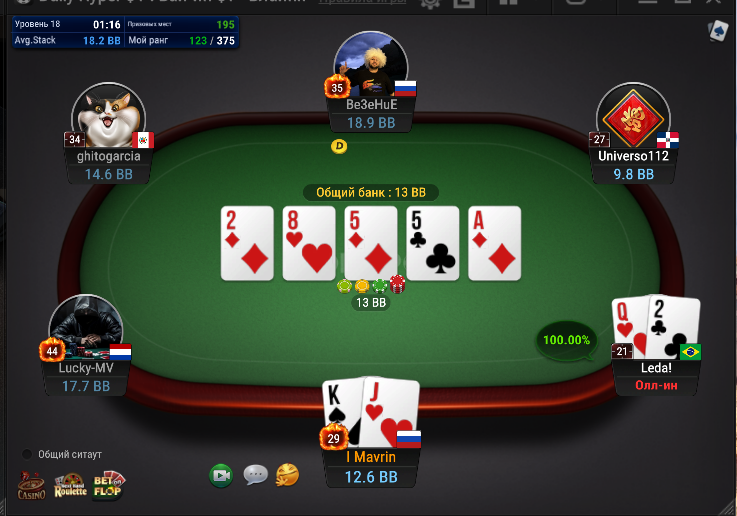View Be3eHuE player profile avatar

click(371, 66)
